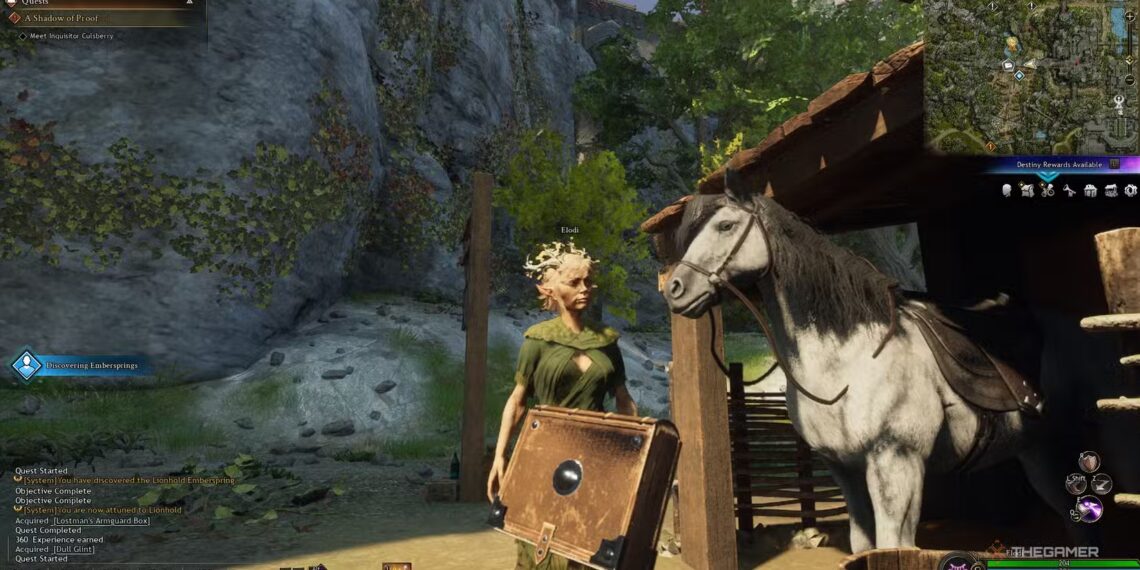Screen dimensions: 1140x570
Task: Open the A Shadow of Proof quest
Action: pos(60,17)
